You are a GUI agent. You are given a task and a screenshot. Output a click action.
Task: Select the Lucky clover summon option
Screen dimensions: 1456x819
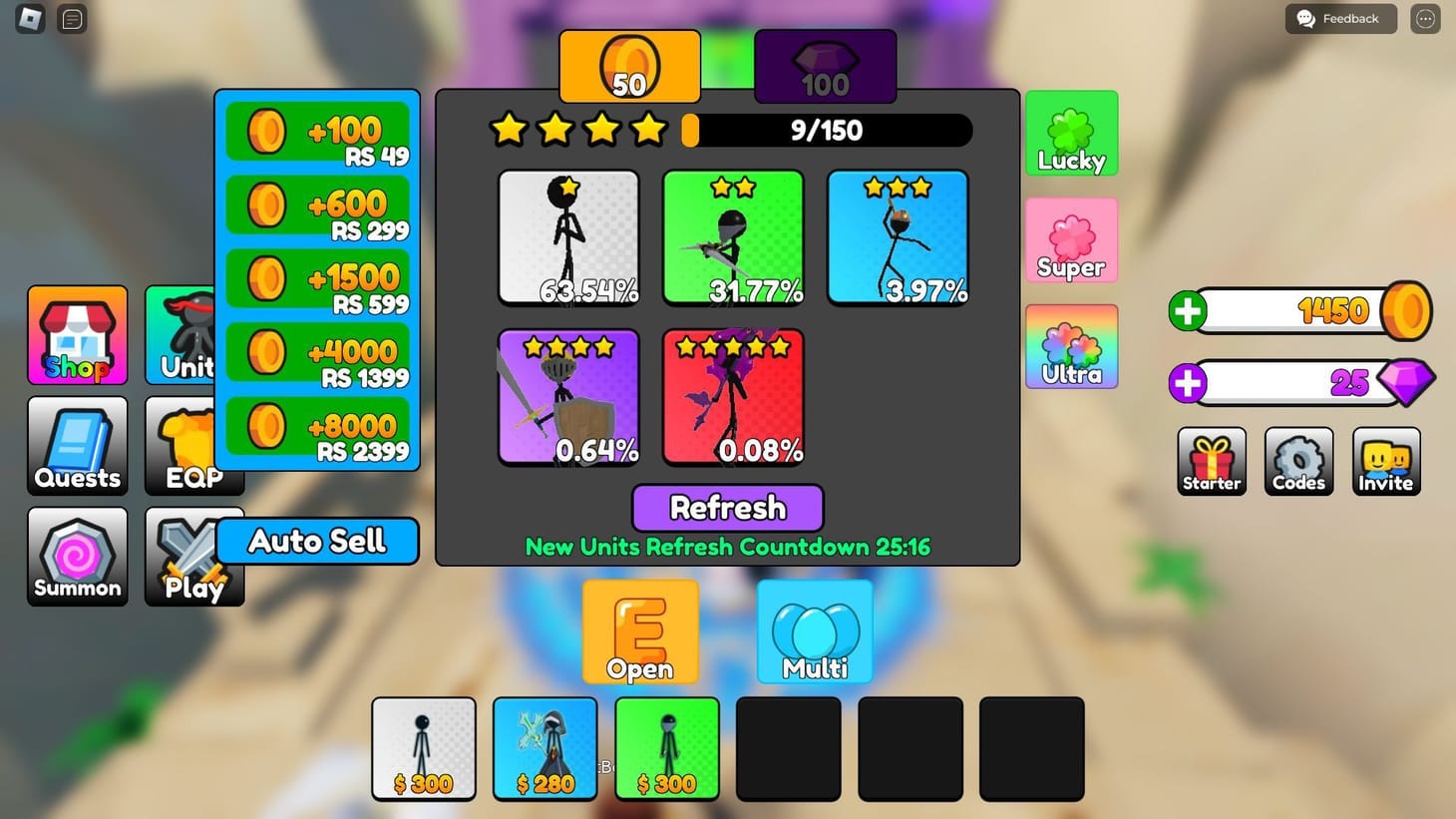click(x=1070, y=133)
